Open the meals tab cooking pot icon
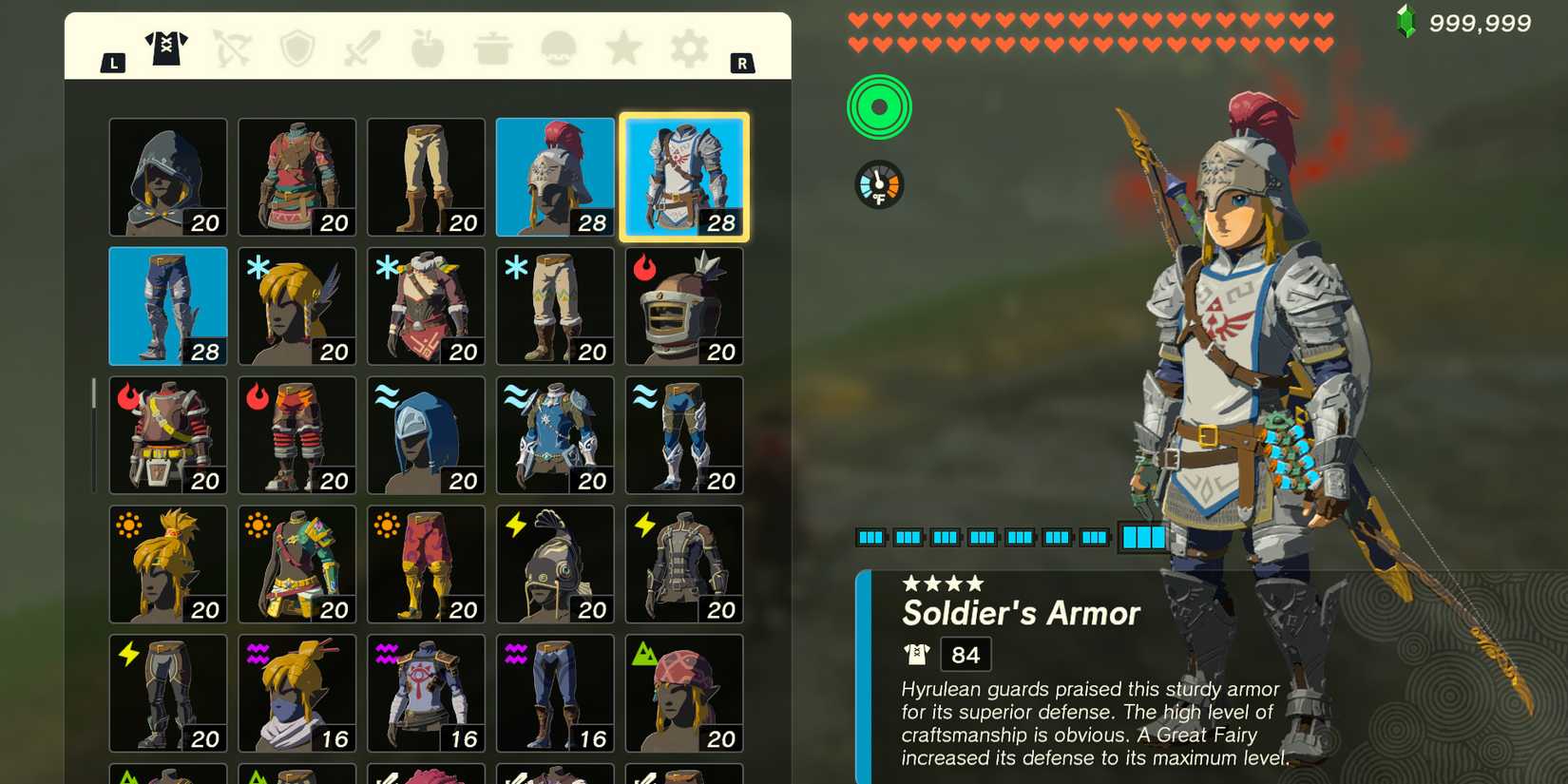The height and width of the screenshot is (784, 1568). (494, 49)
